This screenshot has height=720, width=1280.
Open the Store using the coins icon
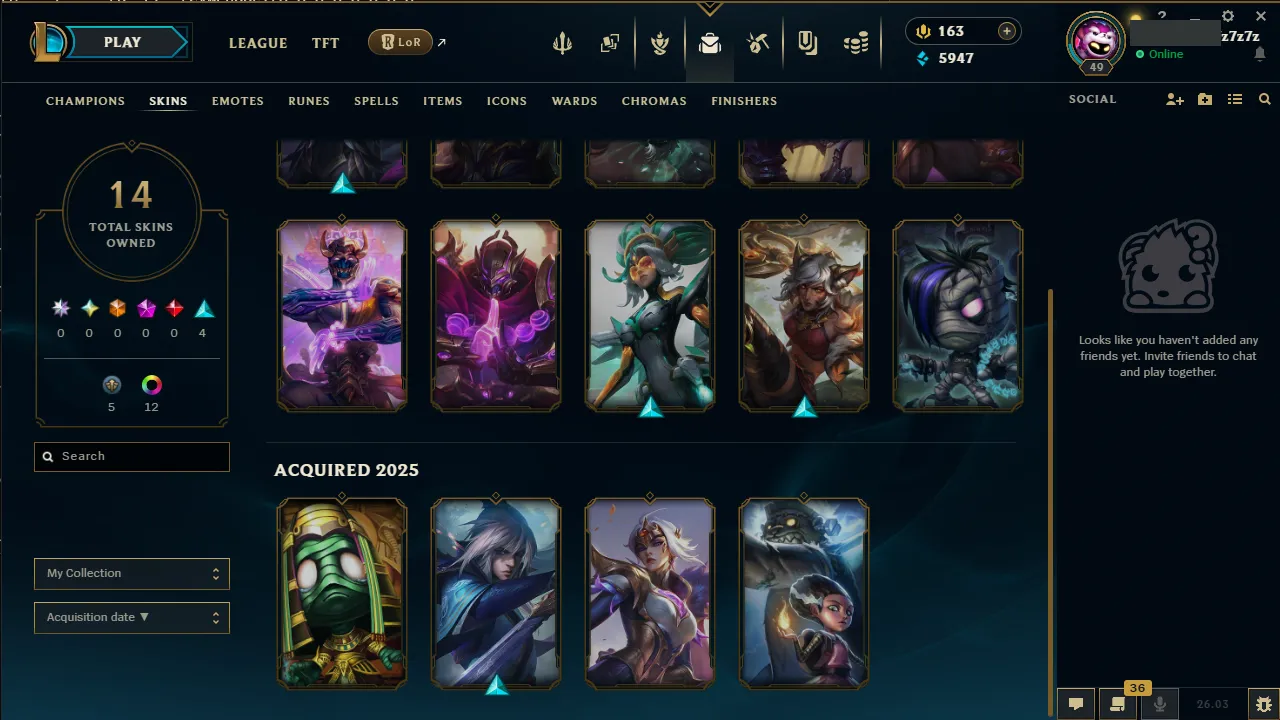click(x=857, y=43)
